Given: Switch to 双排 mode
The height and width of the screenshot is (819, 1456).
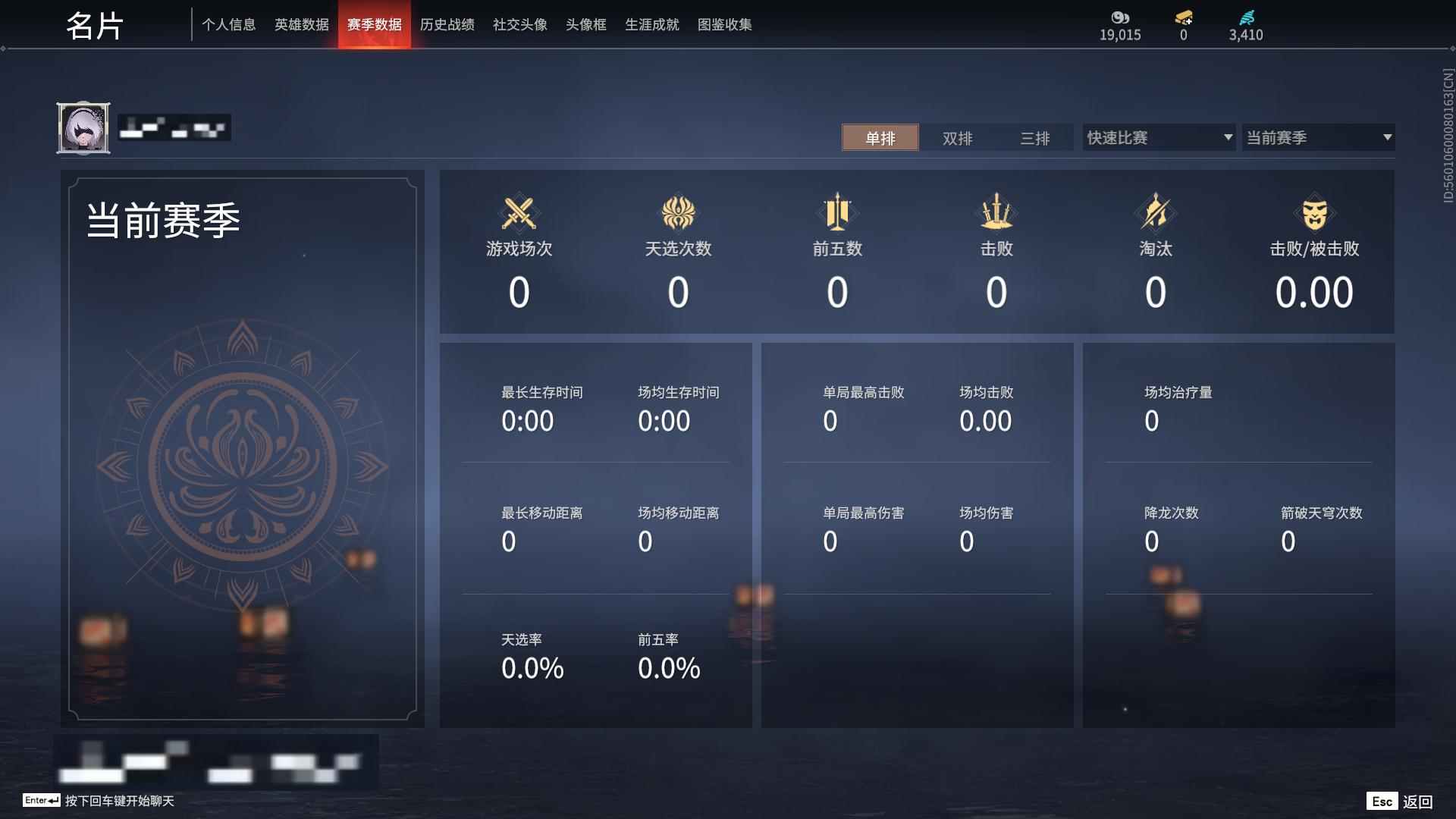Looking at the screenshot, I should [958, 138].
